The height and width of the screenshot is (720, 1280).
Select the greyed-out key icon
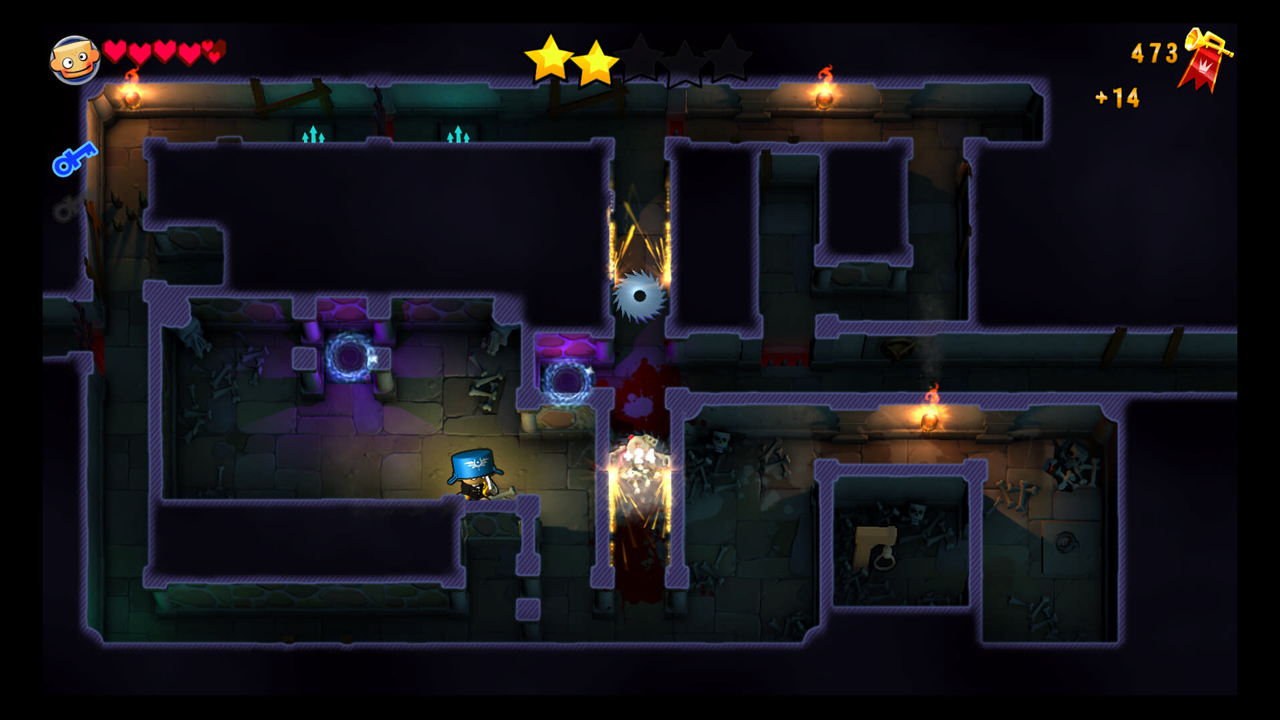68,208
